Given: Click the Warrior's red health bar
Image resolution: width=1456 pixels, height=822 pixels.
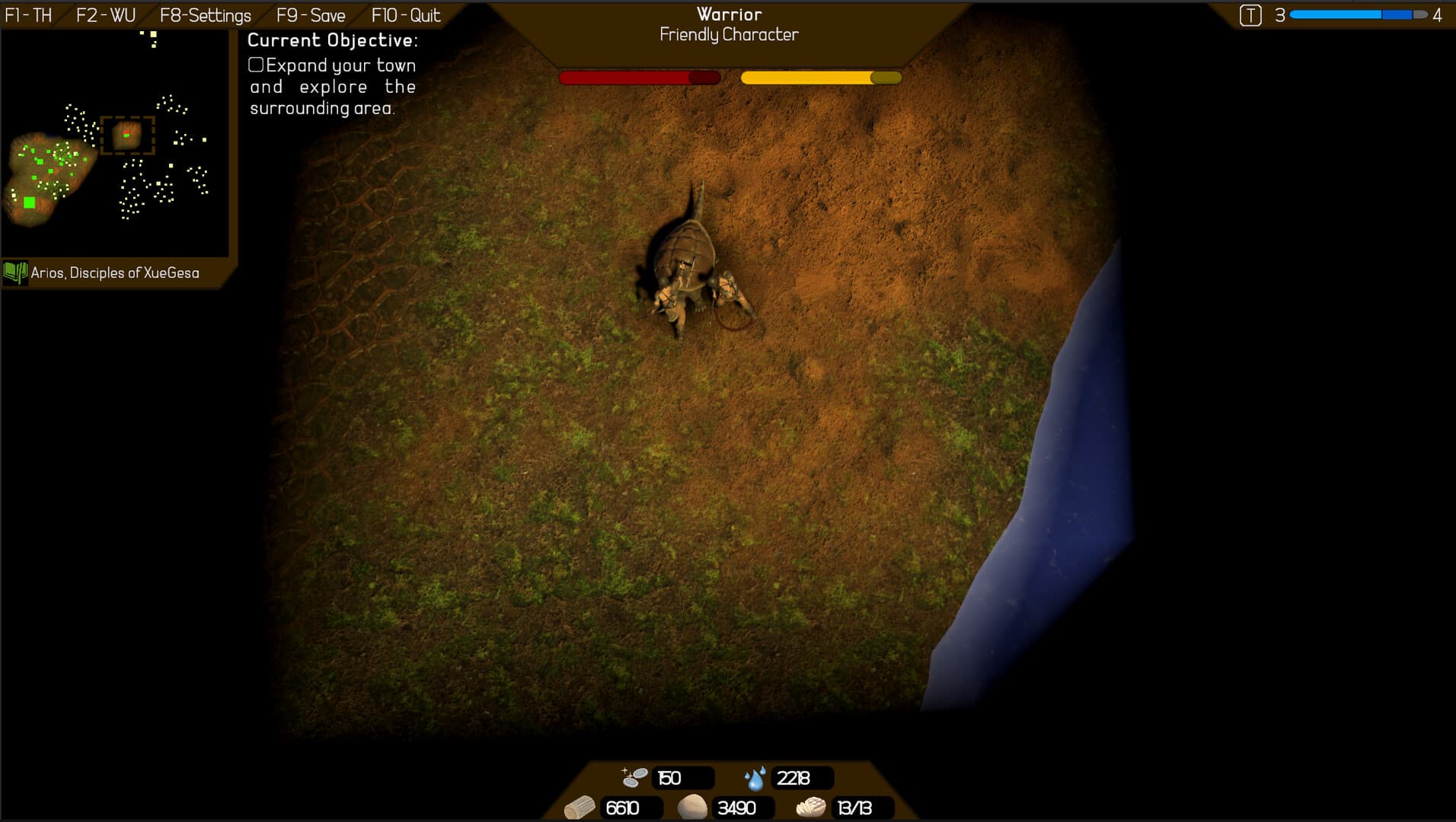Looking at the screenshot, I should tap(640, 77).
